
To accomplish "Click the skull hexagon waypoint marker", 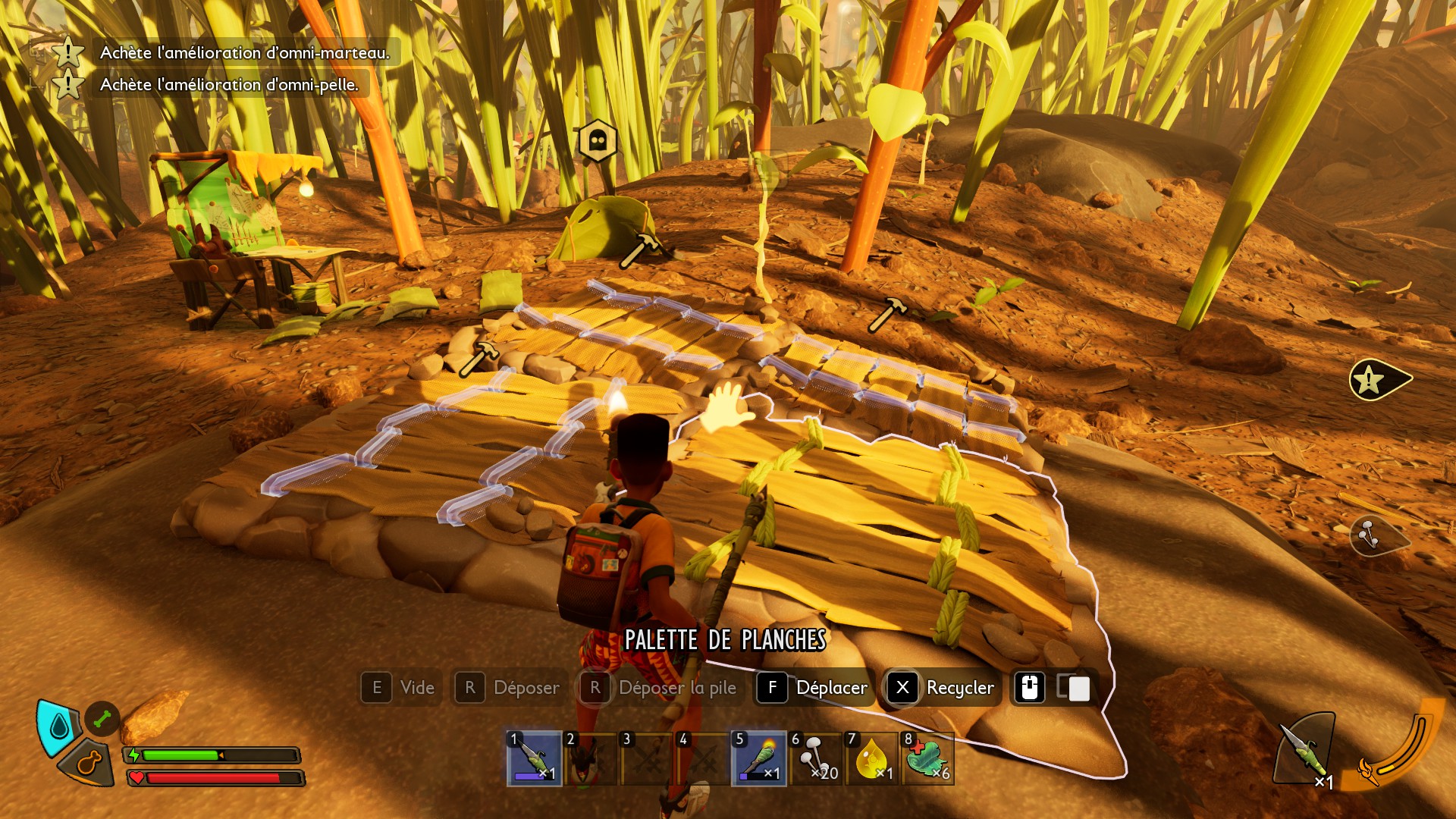I will click(598, 140).
